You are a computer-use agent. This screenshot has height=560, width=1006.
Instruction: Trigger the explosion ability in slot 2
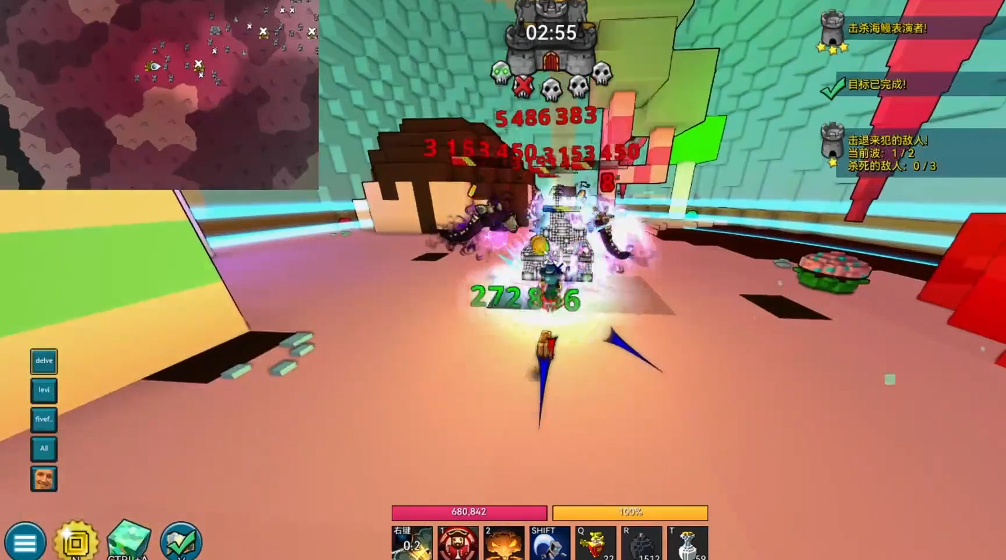[505, 544]
